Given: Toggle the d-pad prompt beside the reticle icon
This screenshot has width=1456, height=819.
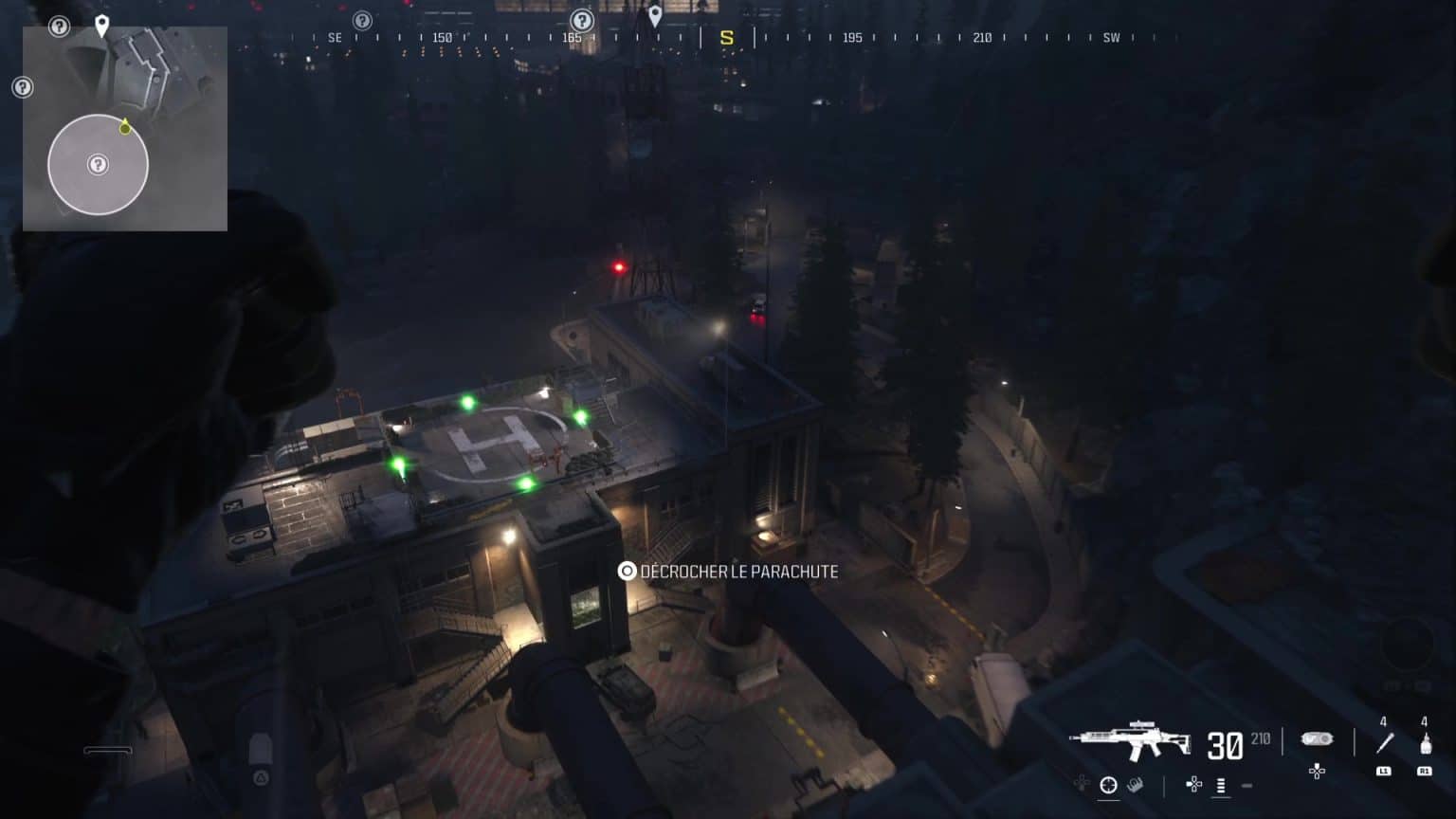Looking at the screenshot, I should (1192, 785).
